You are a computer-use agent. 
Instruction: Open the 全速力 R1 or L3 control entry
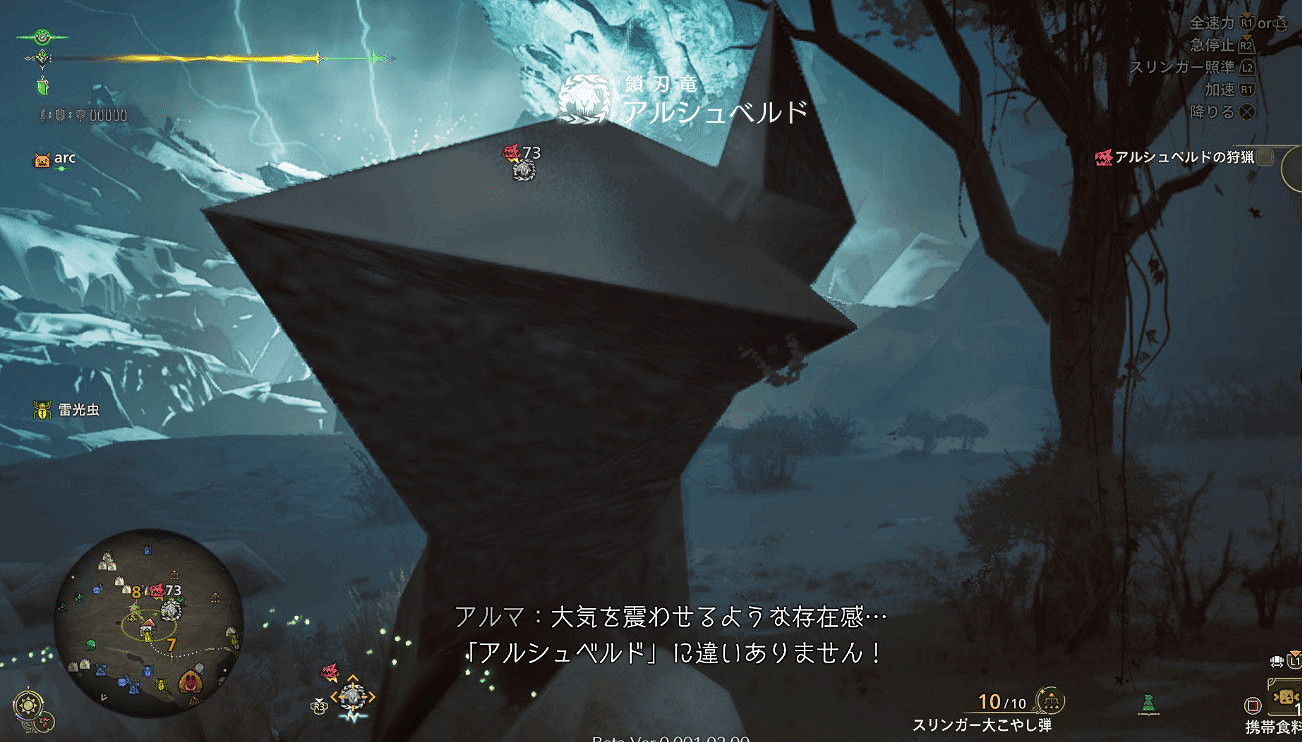point(1240,22)
